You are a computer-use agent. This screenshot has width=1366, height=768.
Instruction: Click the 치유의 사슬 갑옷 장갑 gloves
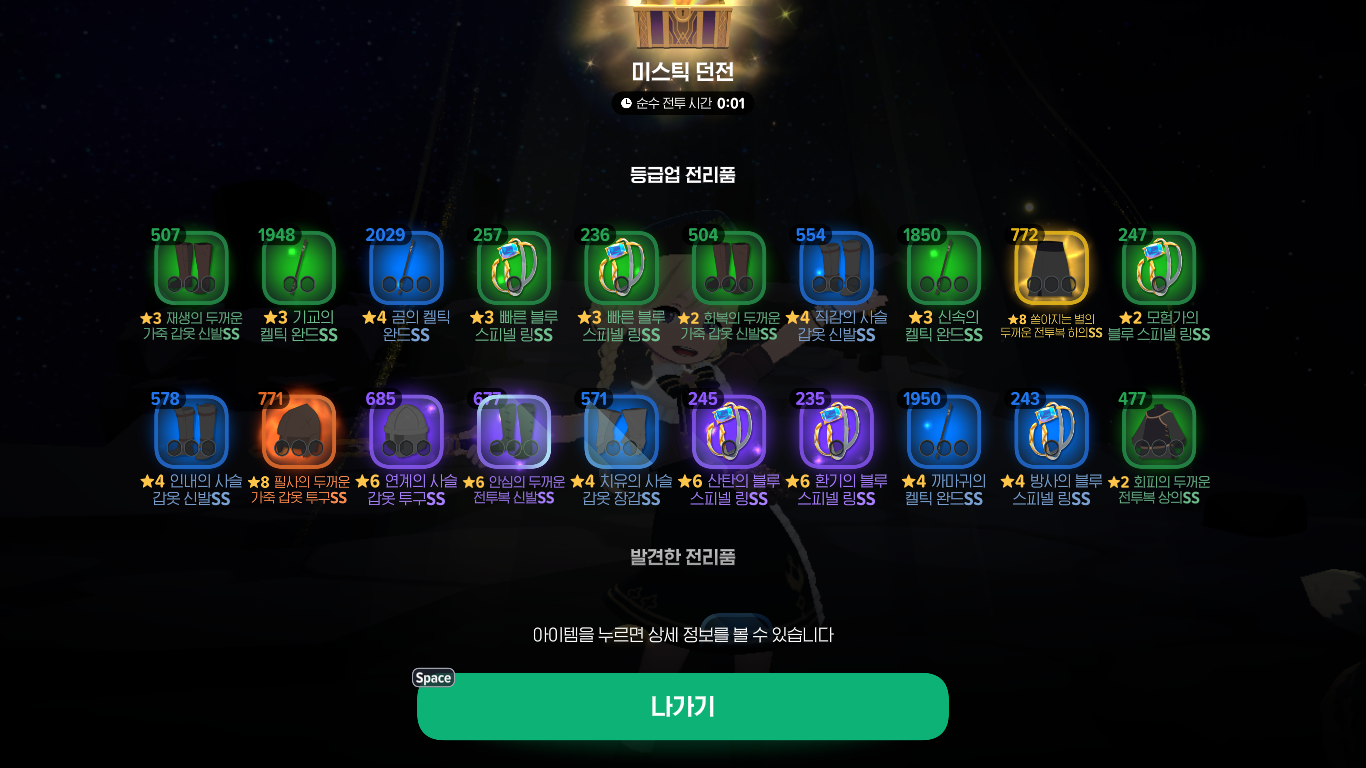620,431
